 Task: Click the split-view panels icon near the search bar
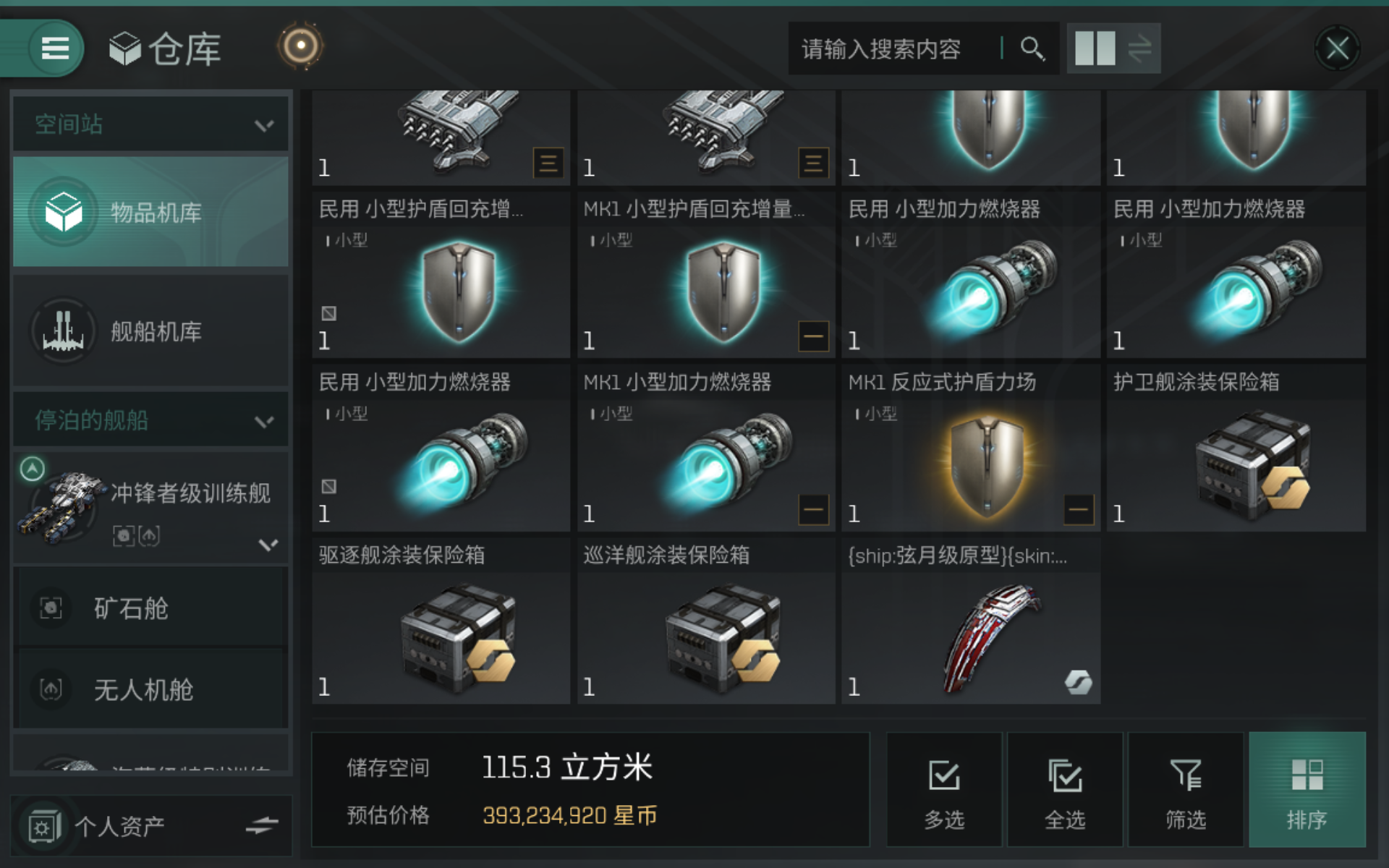coord(1097,48)
